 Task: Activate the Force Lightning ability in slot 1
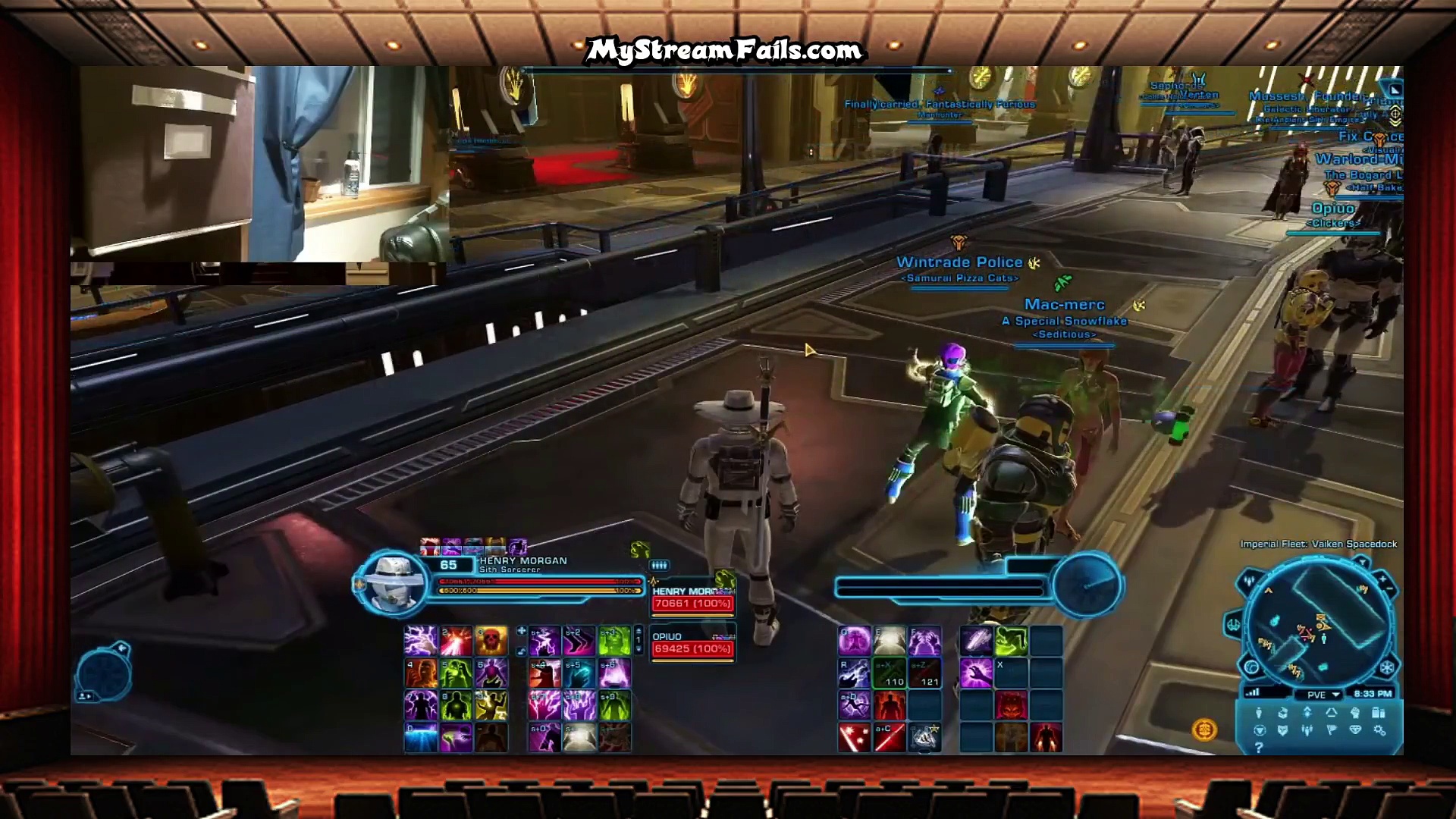(421, 641)
